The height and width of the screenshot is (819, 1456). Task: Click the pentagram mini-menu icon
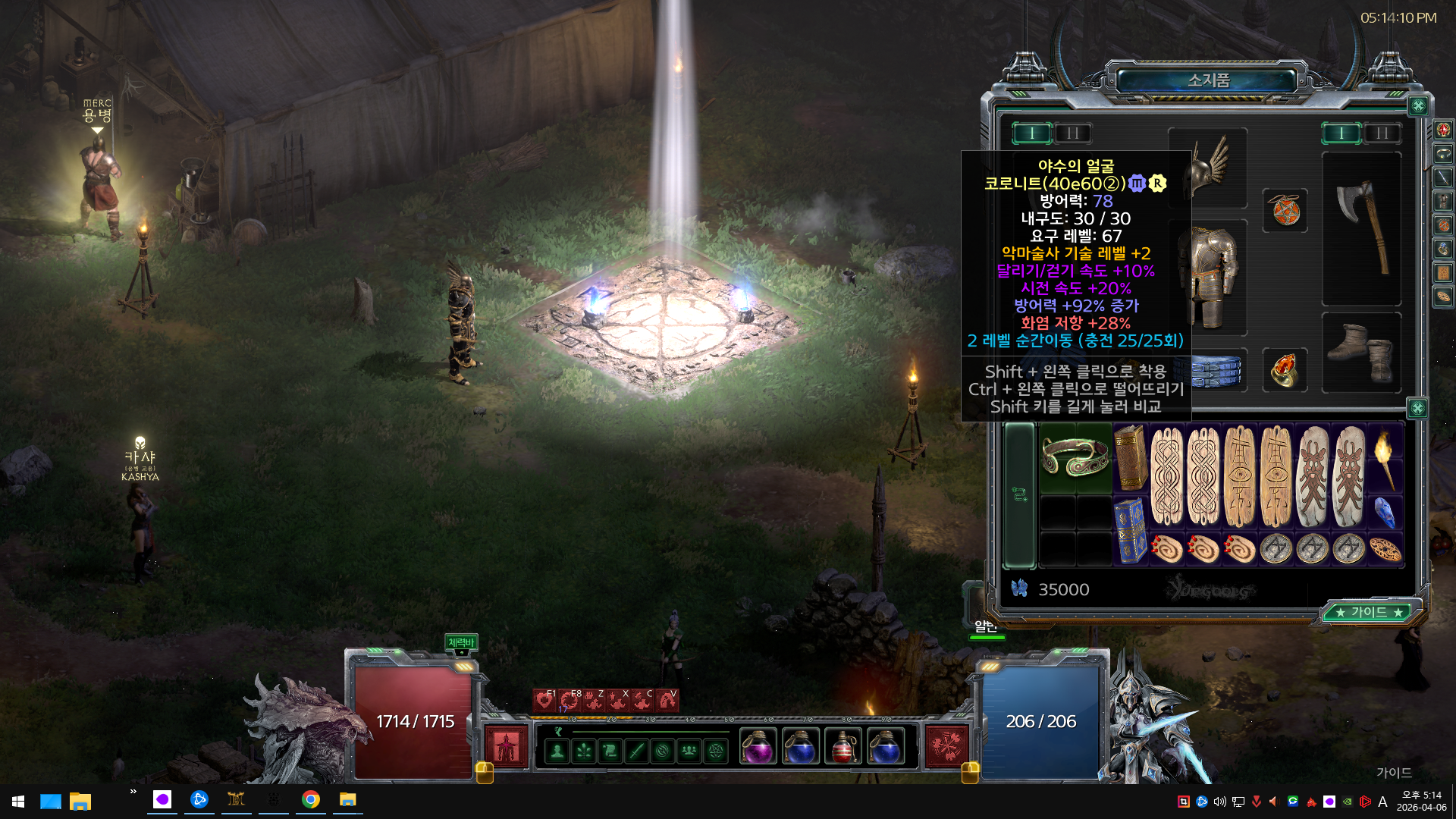716,752
